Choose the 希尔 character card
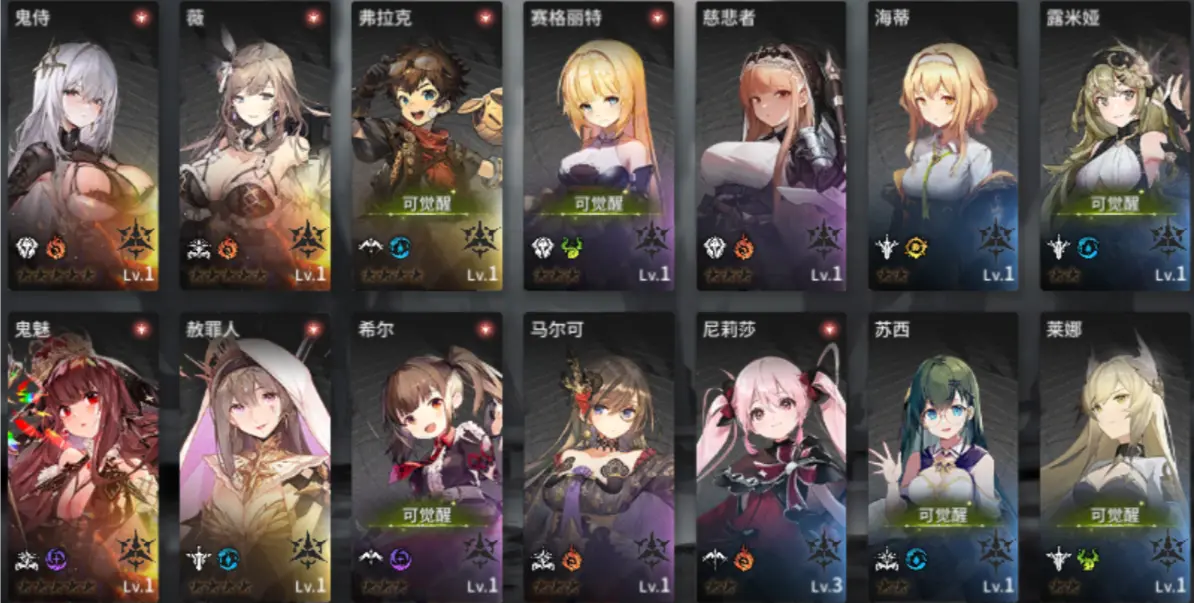Image resolution: width=1194 pixels, height=603 pixels. (427, 455)
